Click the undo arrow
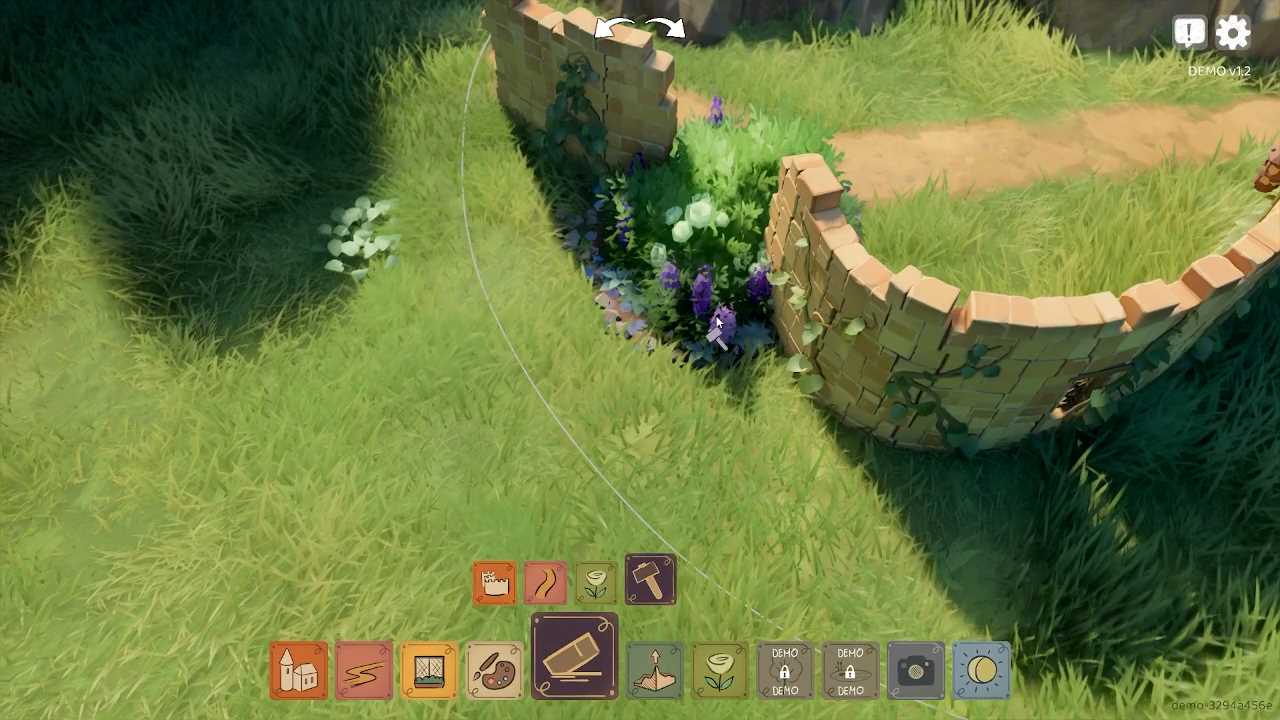Screen dimensions: 1280x720 (614, 29)
